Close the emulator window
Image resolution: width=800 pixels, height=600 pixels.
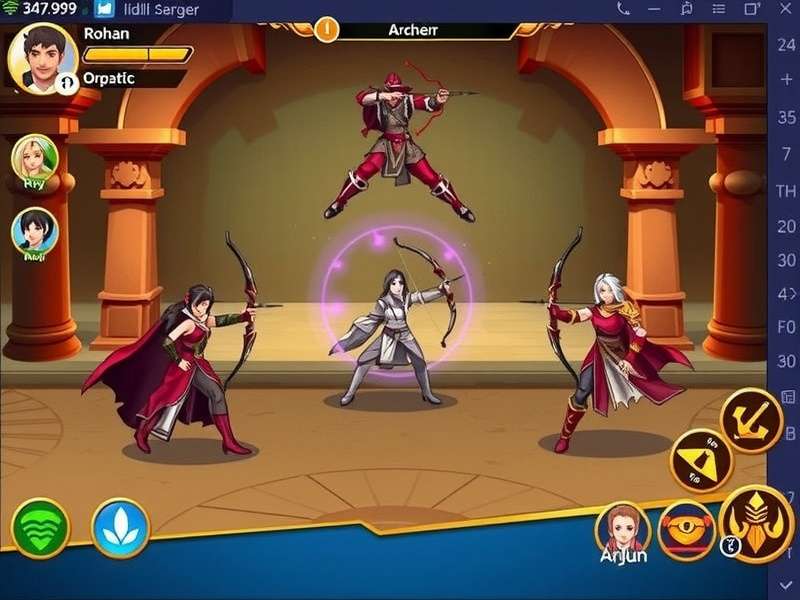pos(785,9)
